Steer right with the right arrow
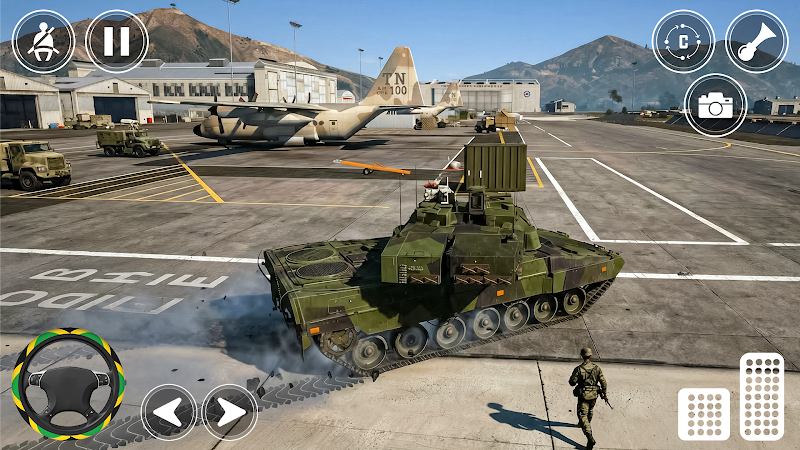This screenshot has height=450, width=800. (230, 412)
